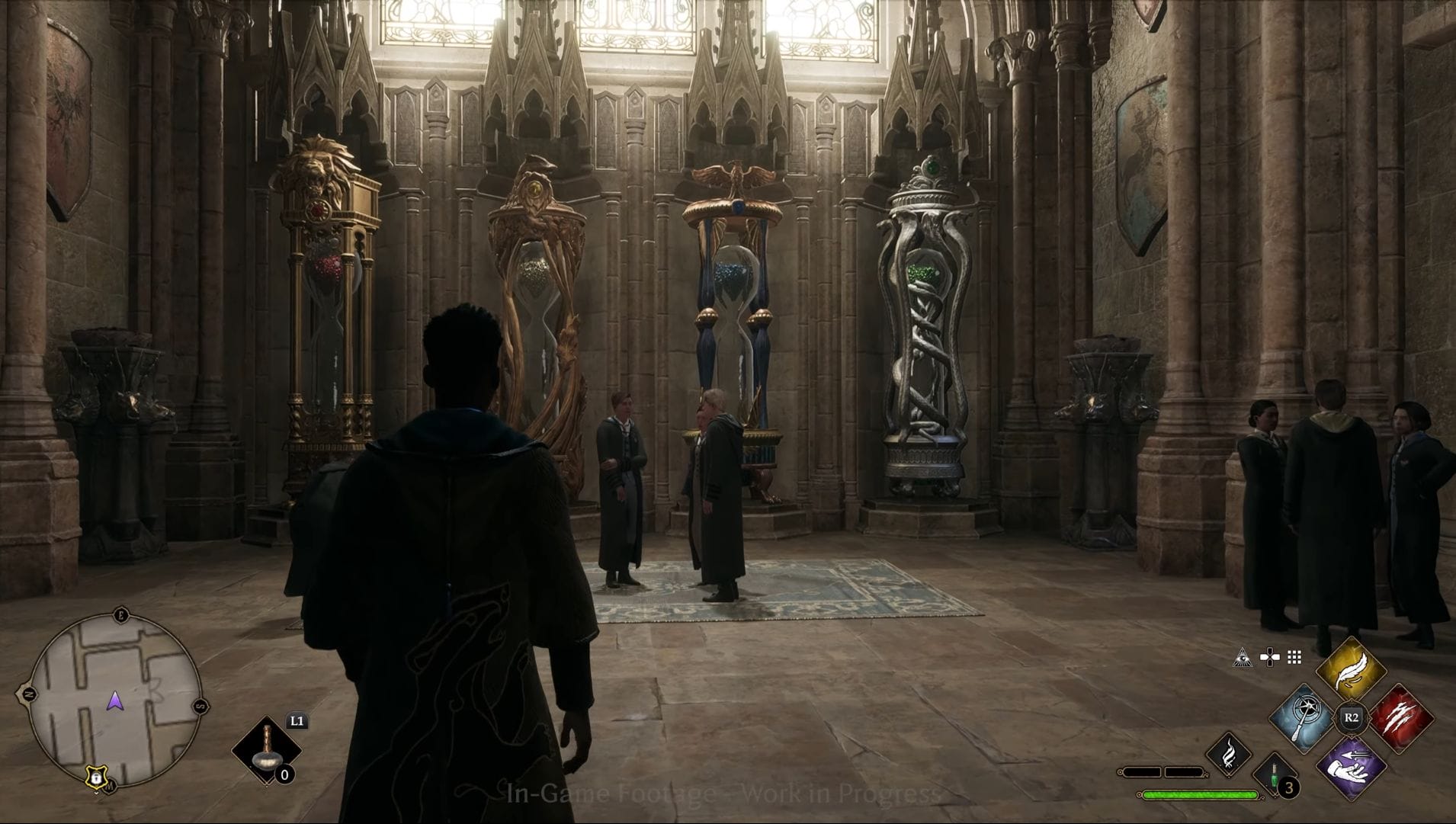Activate the blue wand-light spell
Viewport: 1456px width, 824px height.
coord(1304,718)
